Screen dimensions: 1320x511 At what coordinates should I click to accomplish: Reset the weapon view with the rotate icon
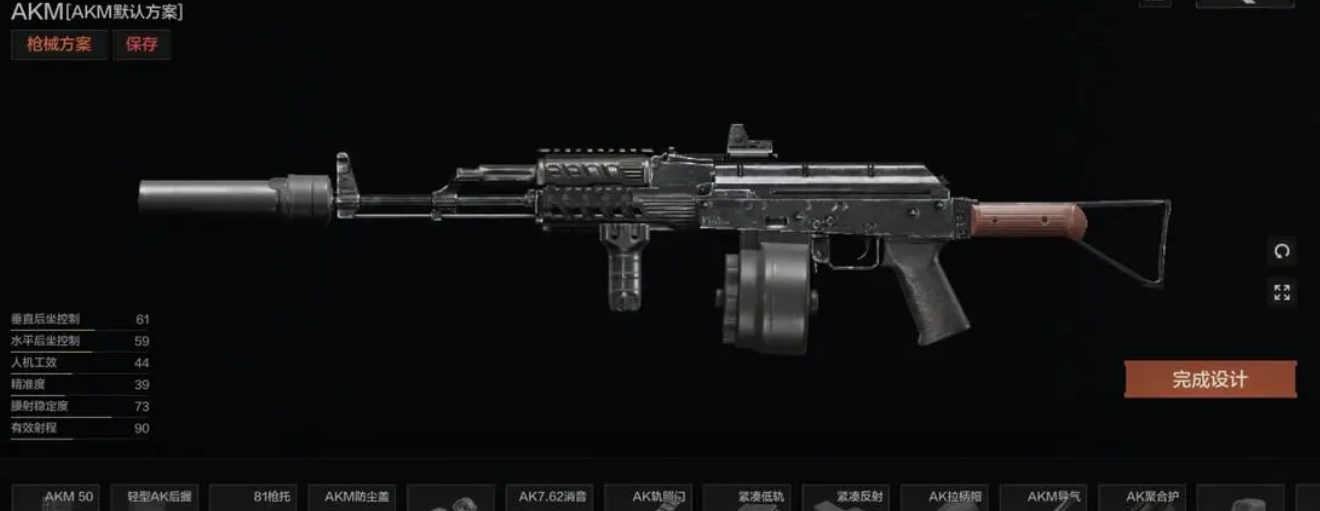(x=1282, y=251)
